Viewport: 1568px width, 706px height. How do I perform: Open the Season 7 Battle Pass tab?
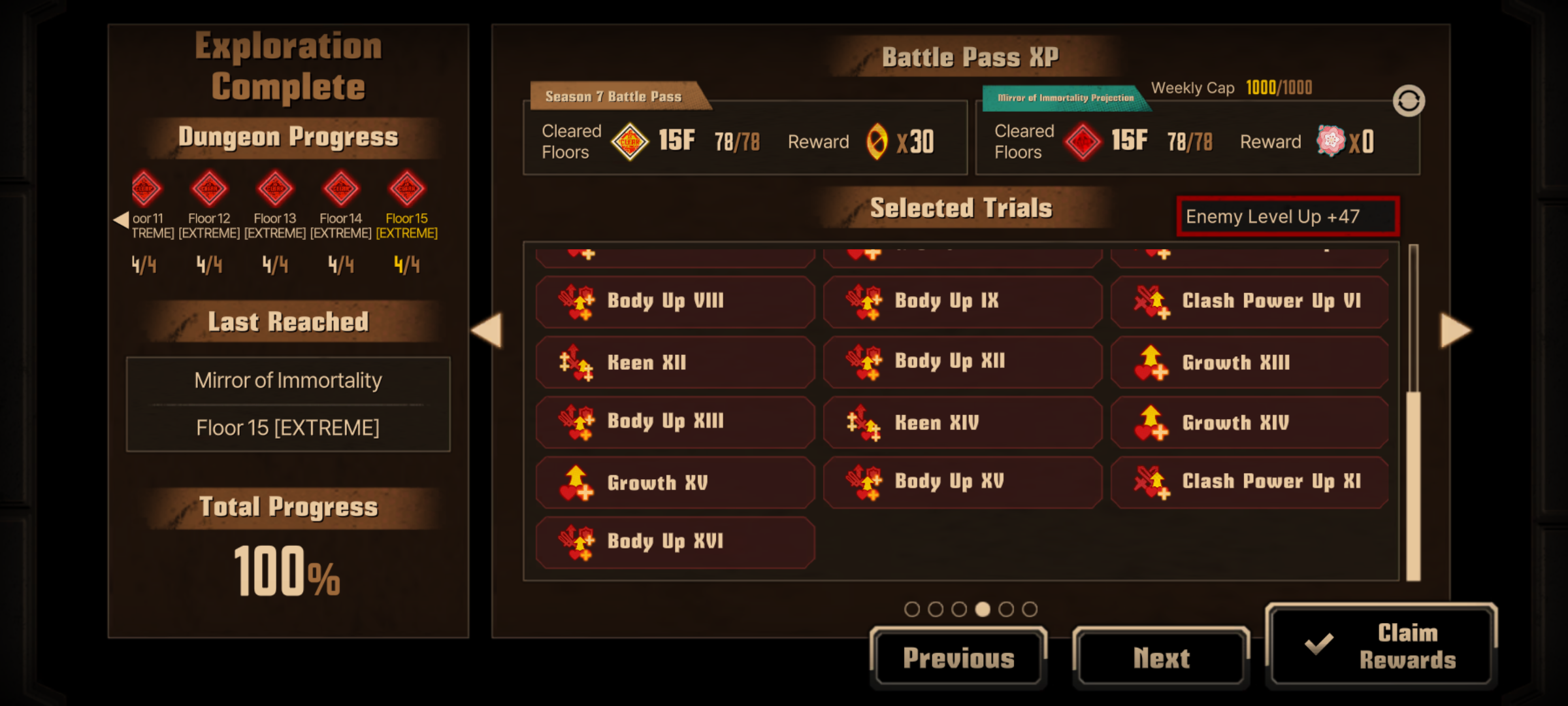614,97
